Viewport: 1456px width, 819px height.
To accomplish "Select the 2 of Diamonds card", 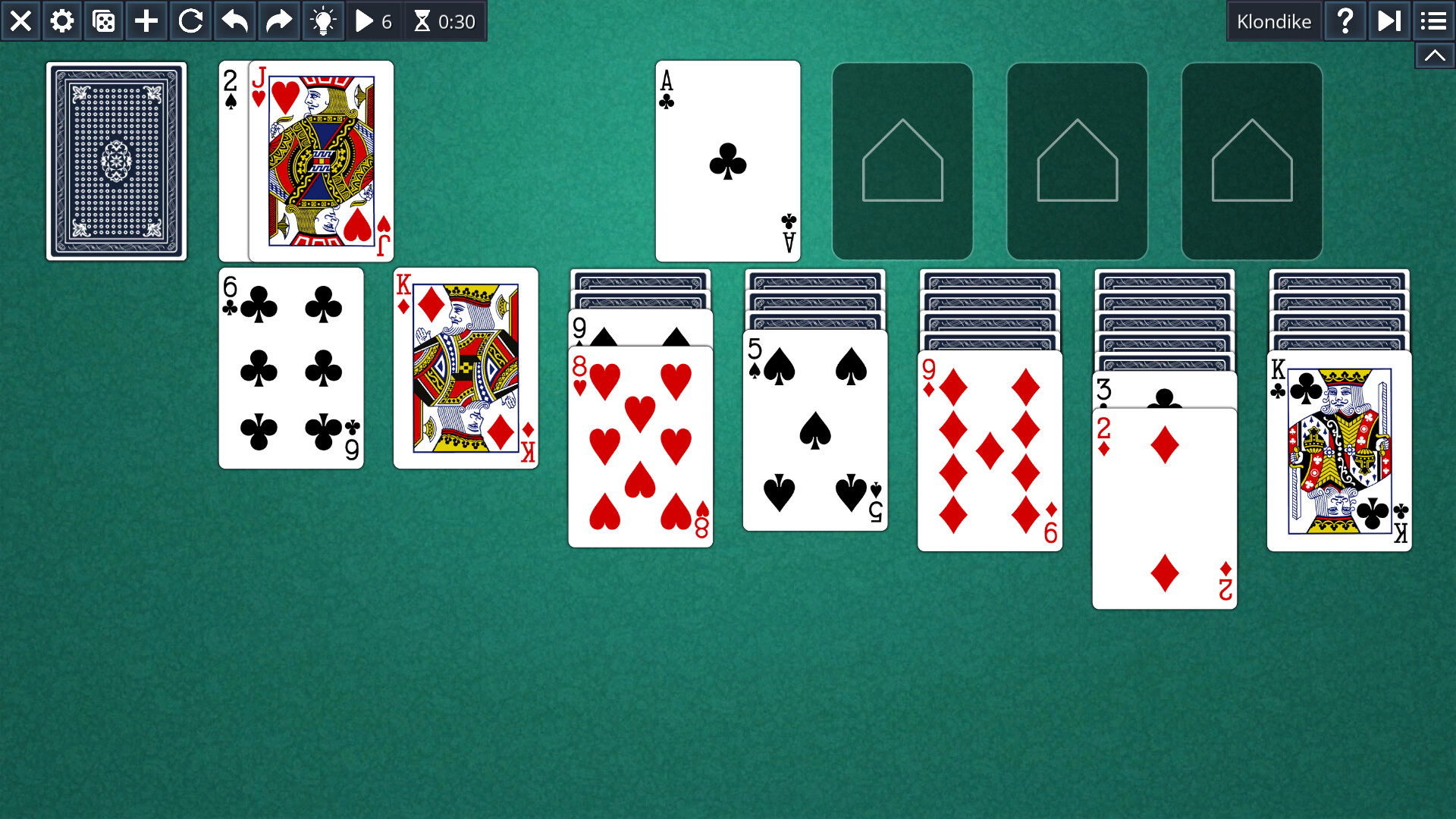I will 1163,504.
